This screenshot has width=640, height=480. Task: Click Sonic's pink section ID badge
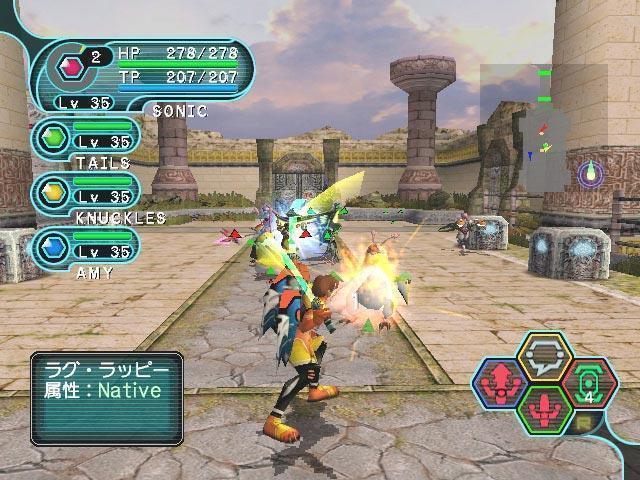point(70,69)
